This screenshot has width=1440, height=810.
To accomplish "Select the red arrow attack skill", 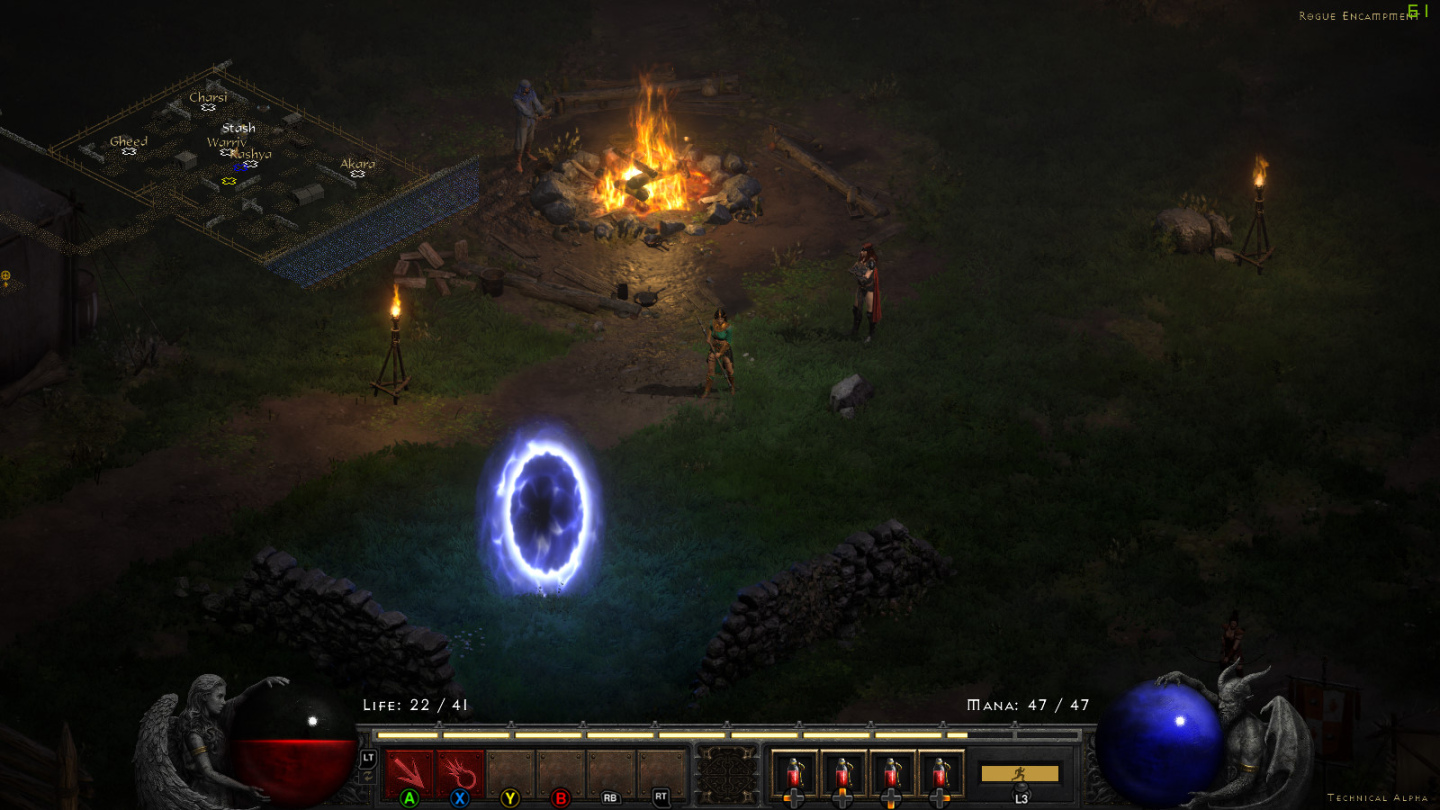I will pyautogui.click(x=409, y=773).
